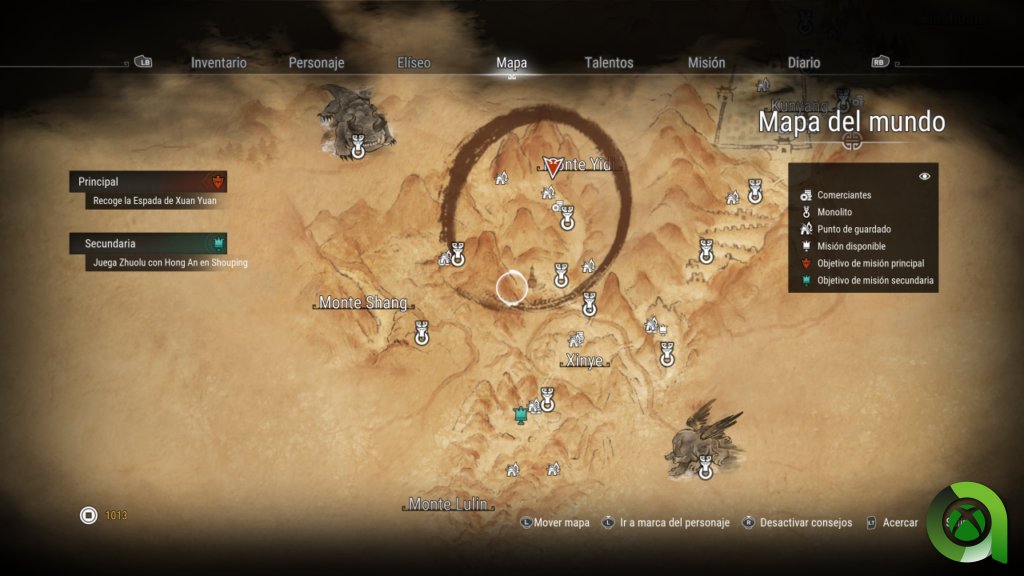Click the Punto de guardado legend entry
Image resolution: width=1024 pixels, height=576 pixels.
point(853,229)
